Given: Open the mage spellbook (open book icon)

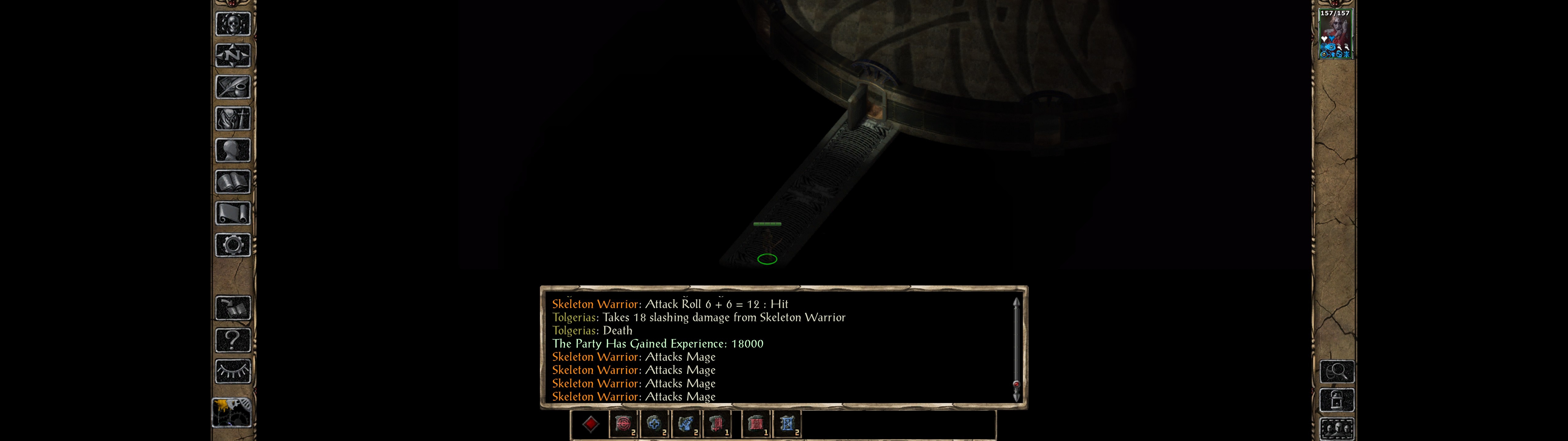Looking at the screenshot, I should point(232,182).
